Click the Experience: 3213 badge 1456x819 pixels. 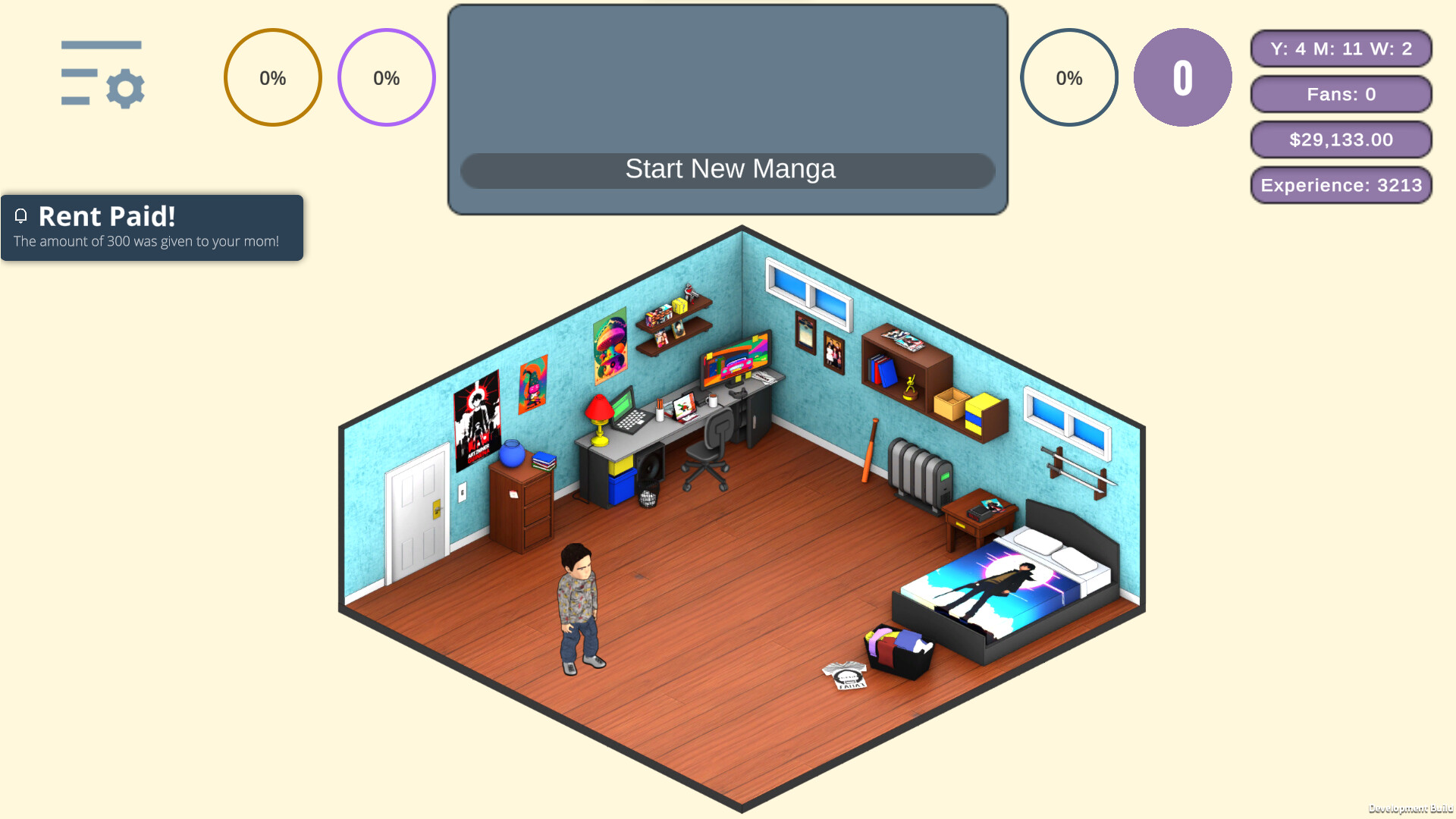(x=1341, y=185)
